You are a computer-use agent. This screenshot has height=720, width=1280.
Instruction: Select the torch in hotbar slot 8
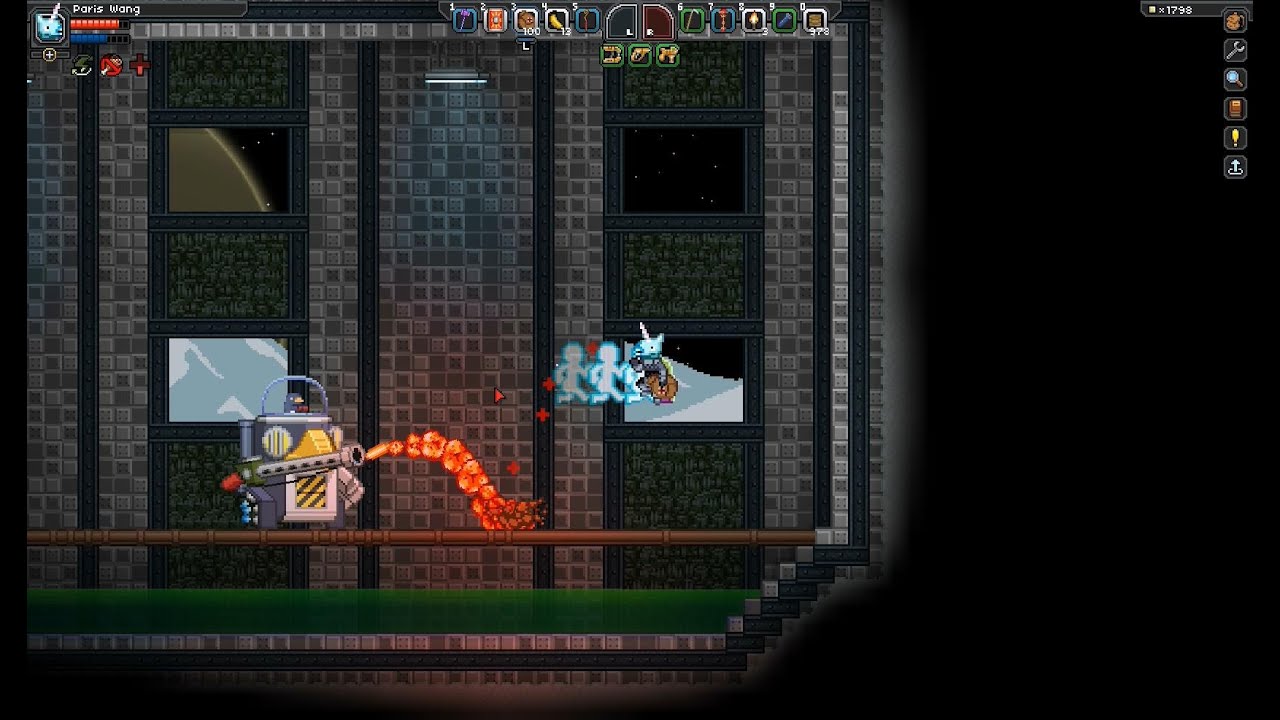754,20
